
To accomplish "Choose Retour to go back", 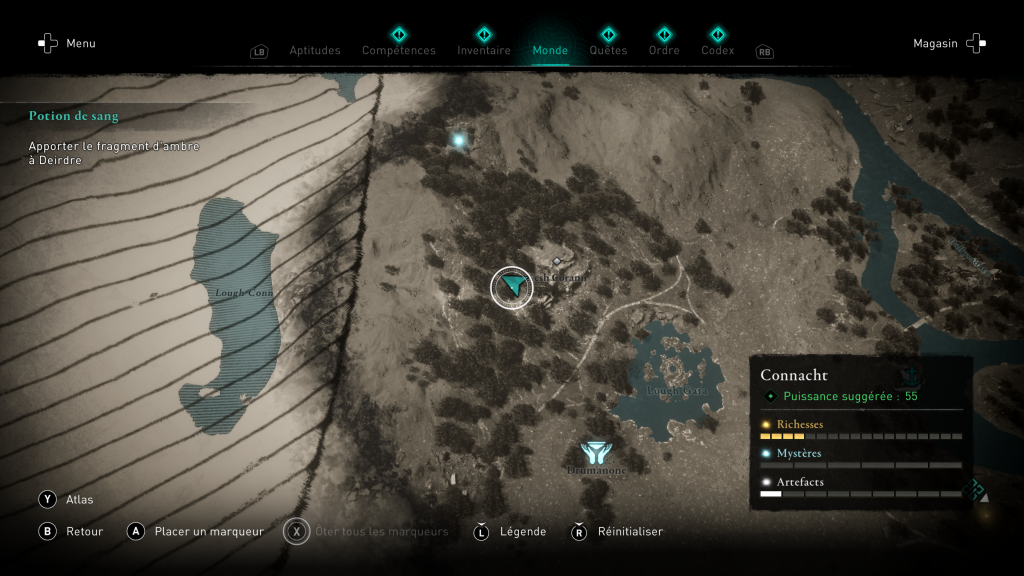I will coord(72,531).
